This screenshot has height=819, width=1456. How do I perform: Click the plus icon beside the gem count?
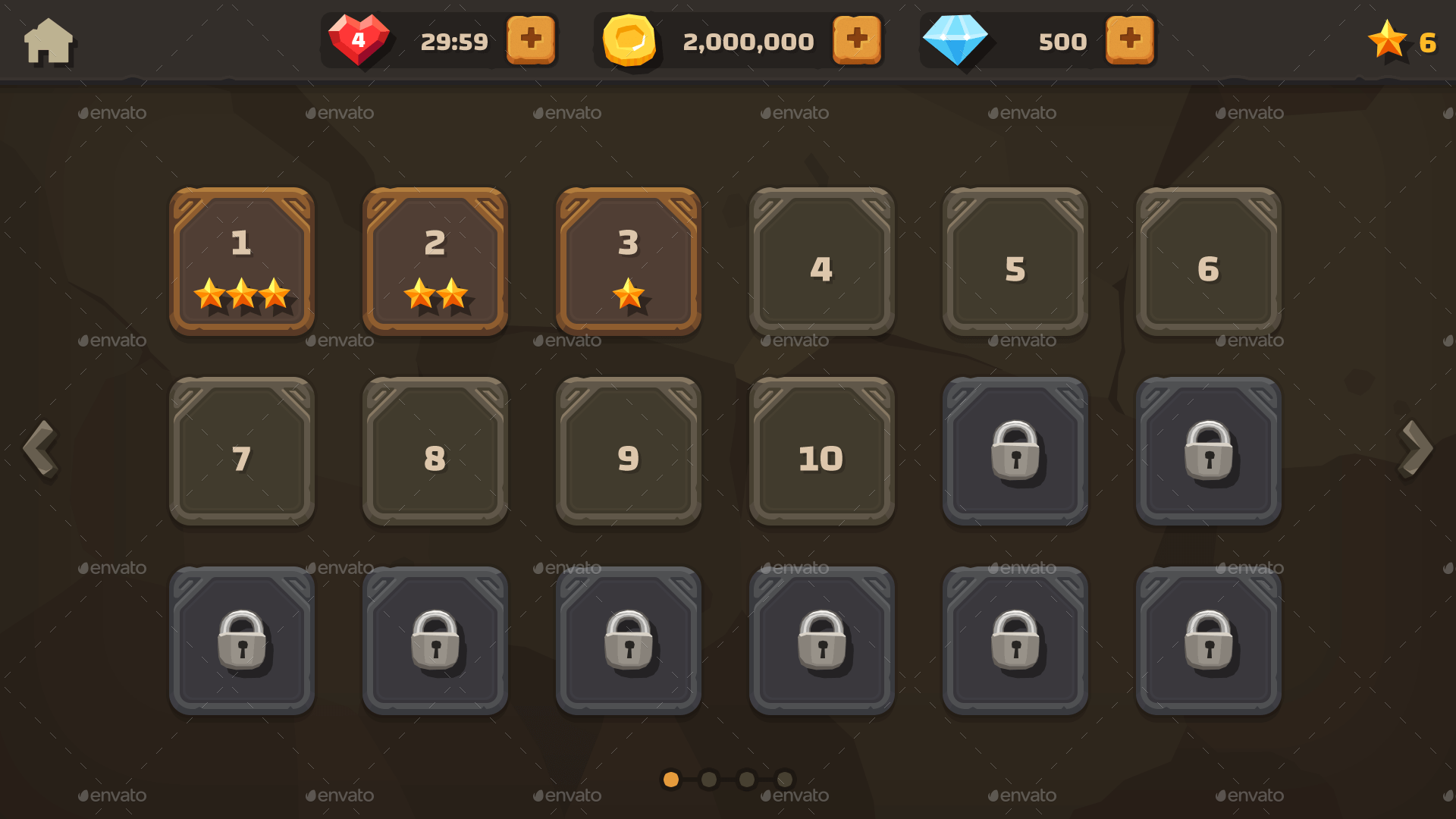(x=1130, y=40)
